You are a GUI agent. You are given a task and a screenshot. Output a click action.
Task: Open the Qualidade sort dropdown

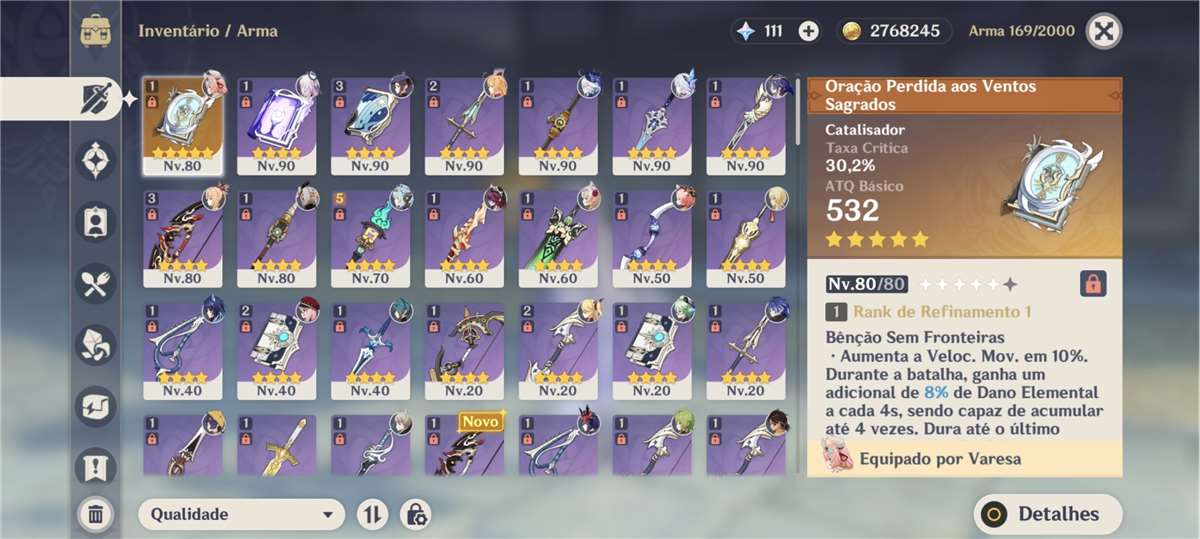241,514
